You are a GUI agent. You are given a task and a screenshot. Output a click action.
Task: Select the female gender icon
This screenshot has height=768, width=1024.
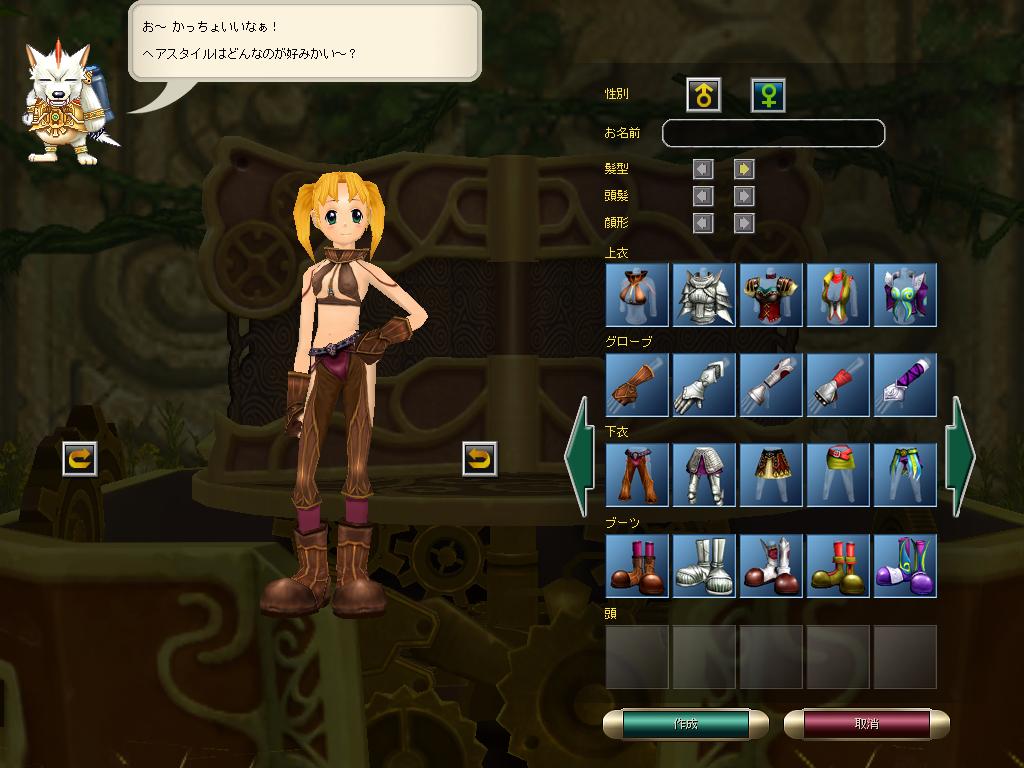[768, 95]
